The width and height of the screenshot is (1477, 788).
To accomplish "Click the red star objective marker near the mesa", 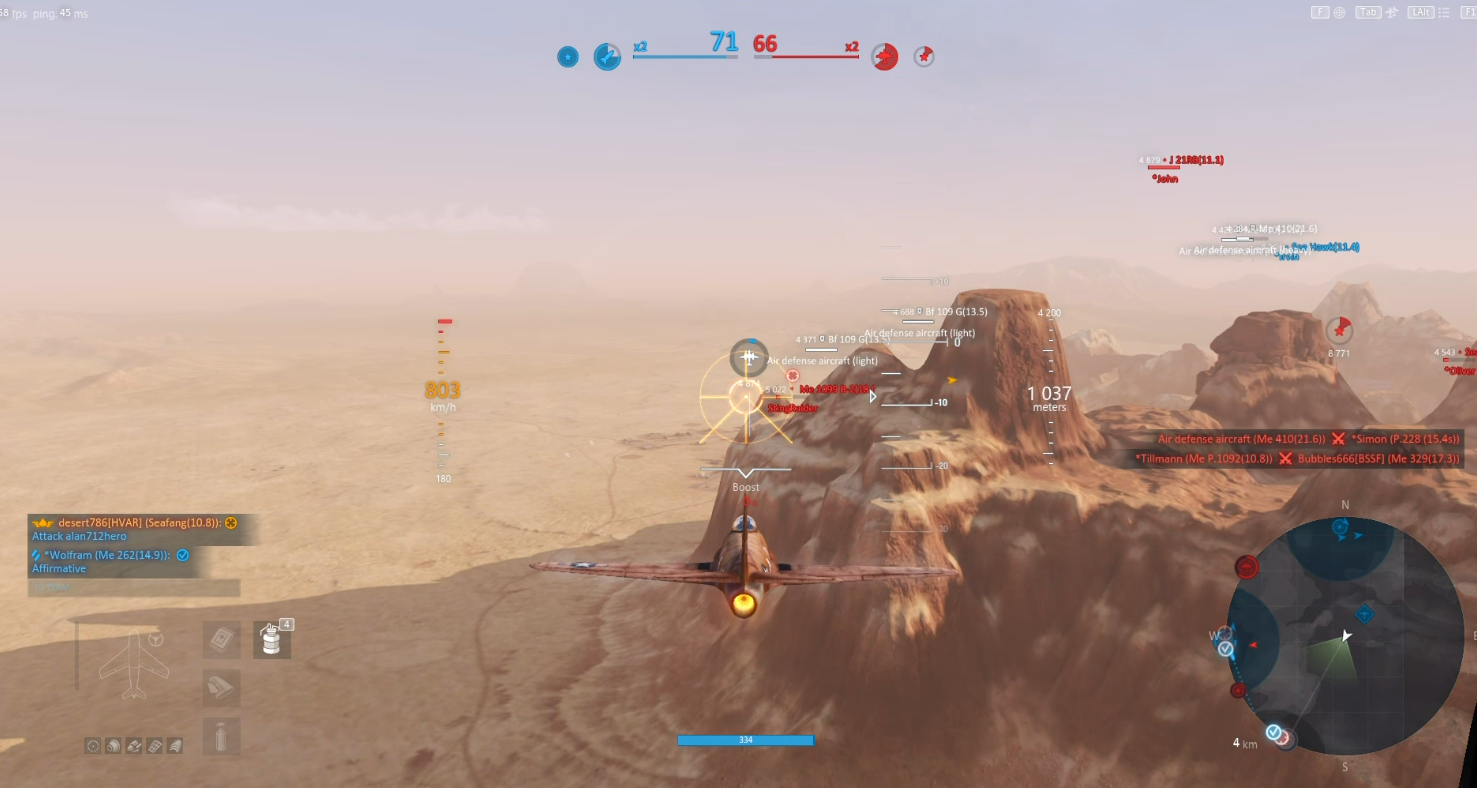I will [x=1339, y=330].
